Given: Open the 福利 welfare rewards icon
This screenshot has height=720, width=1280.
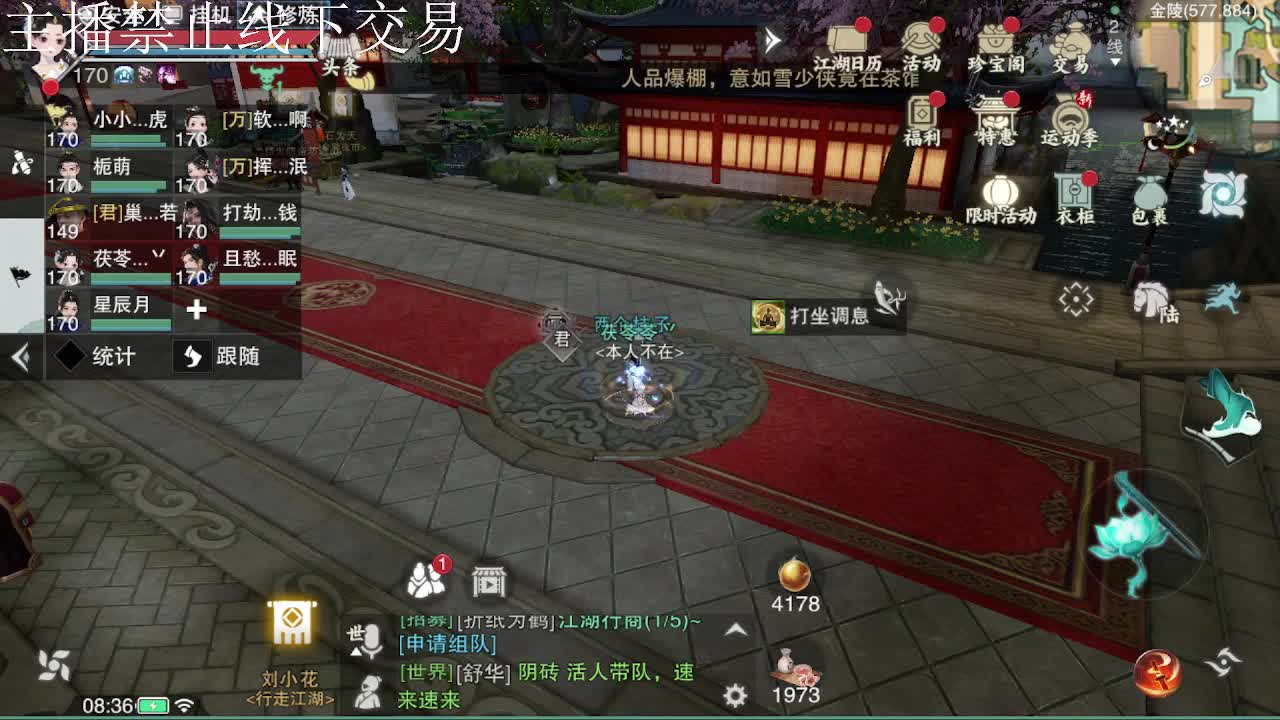Looking at the screenshot, I should point(919,110).
